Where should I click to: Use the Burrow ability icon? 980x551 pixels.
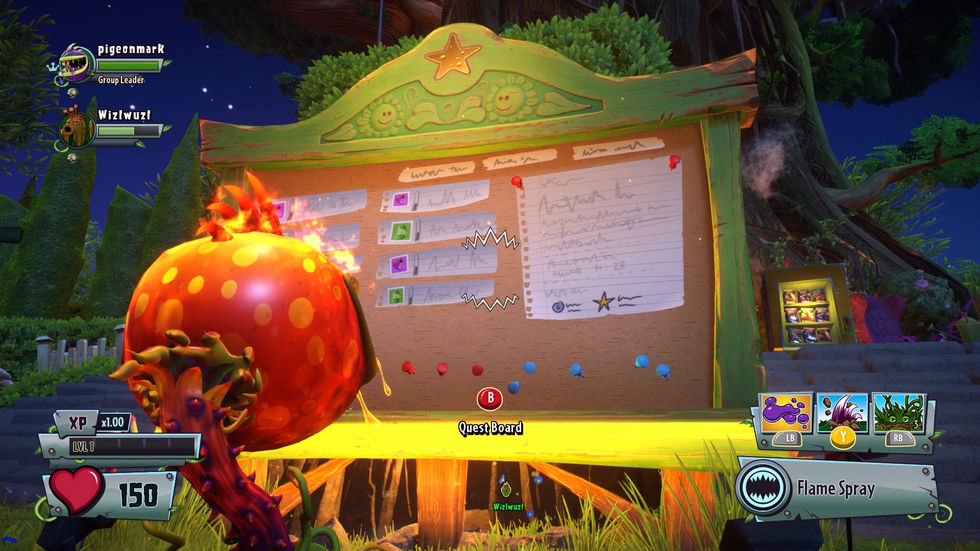(x=842, y=412)
